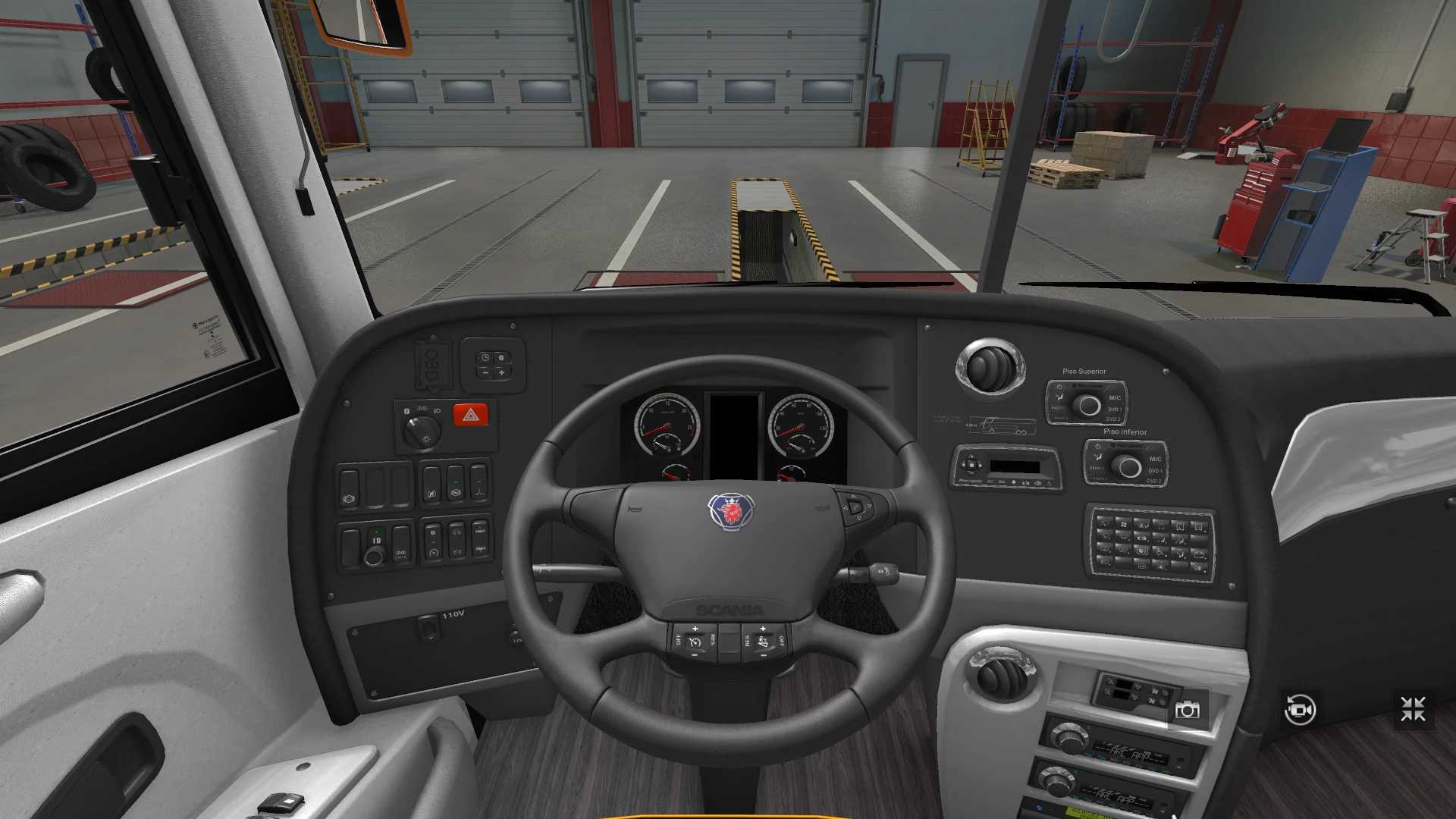Click the video camera recording icon
Screen dimensions: 1456x819
1299,709
